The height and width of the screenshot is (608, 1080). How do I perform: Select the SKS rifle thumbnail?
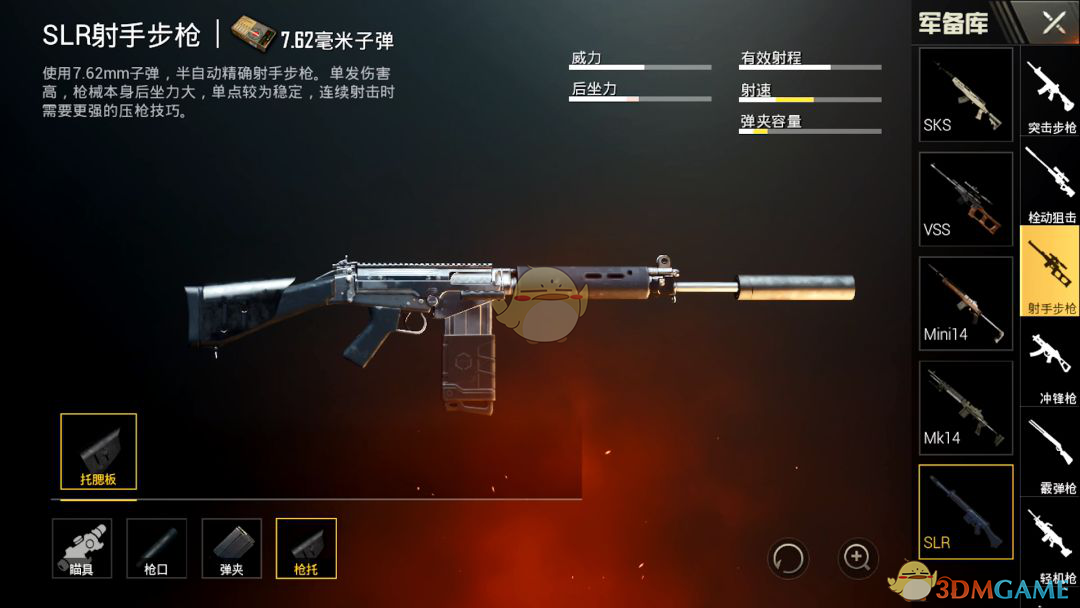(x=965, y=94)
